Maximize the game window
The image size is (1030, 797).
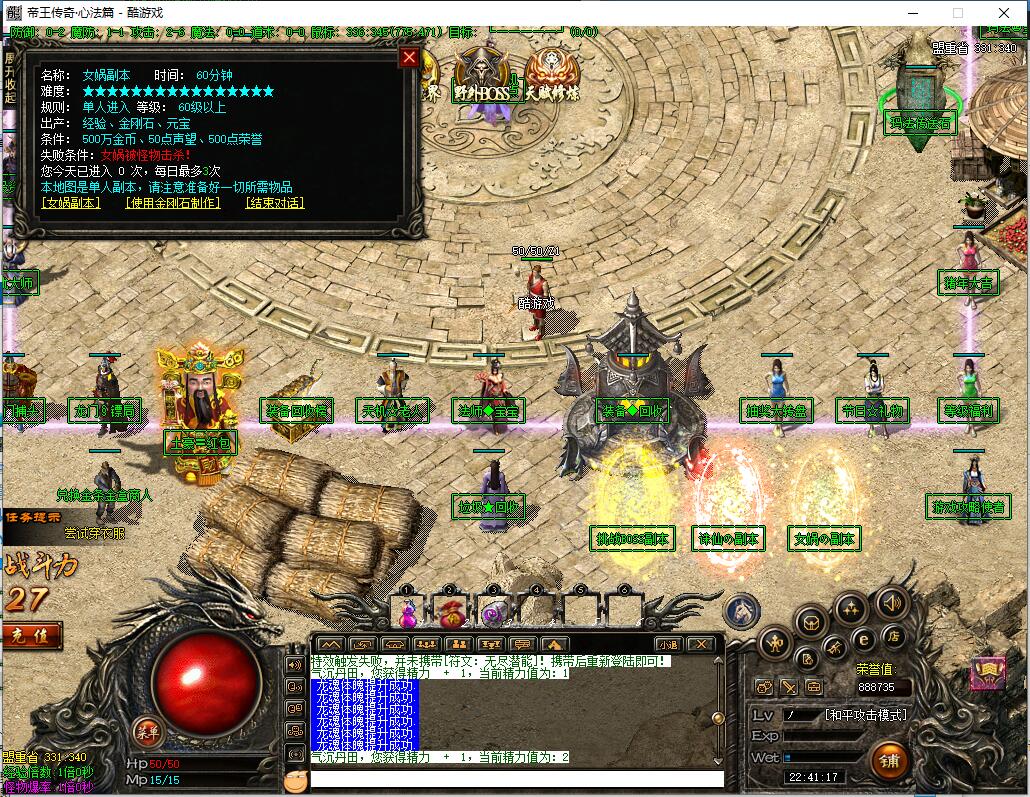point(957,13)
